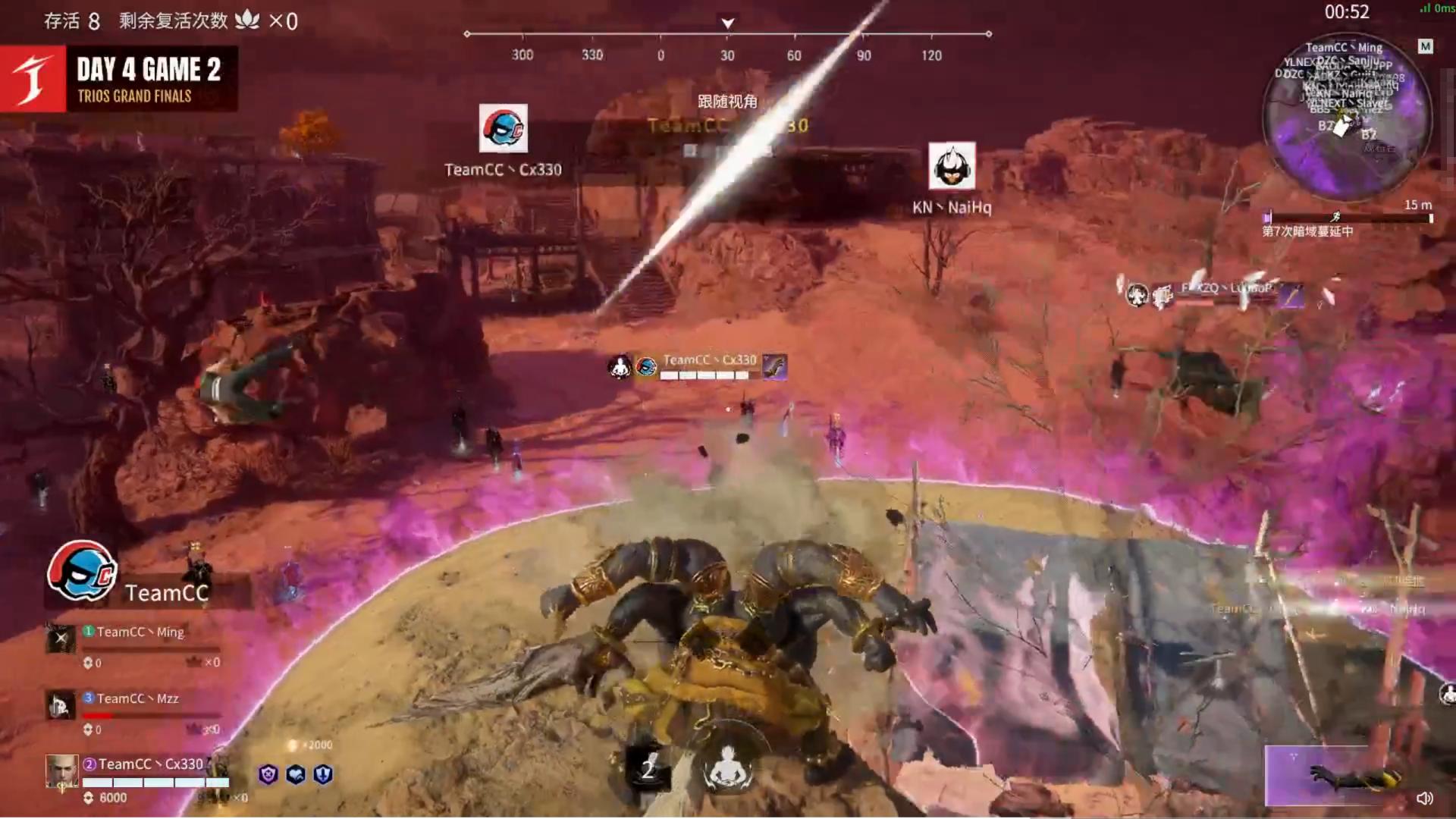Select TeamCC Ming in the team list

pos(140,632)
